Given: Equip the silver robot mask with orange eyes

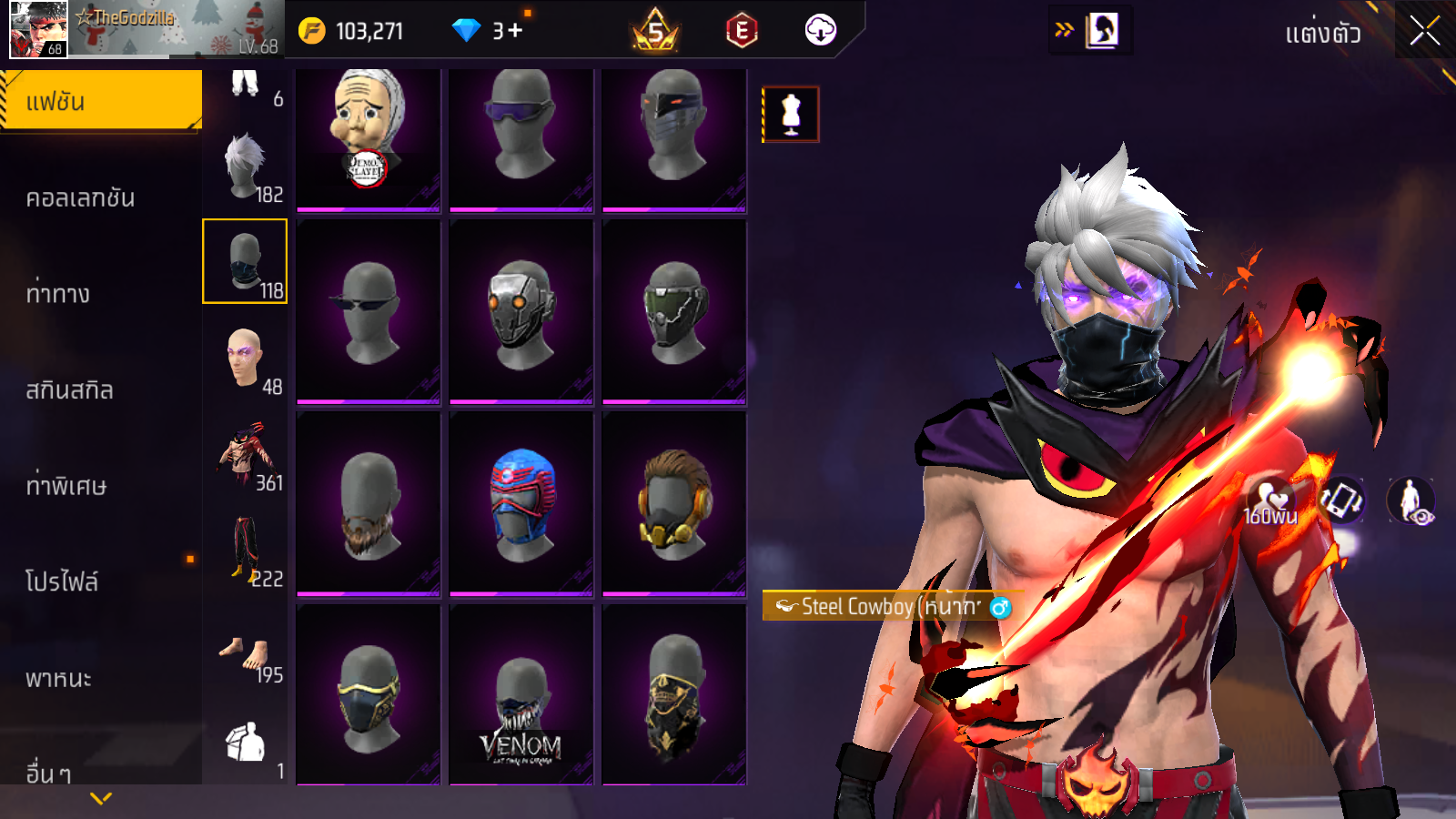Looking at the screenshot, I should [521, 312].
